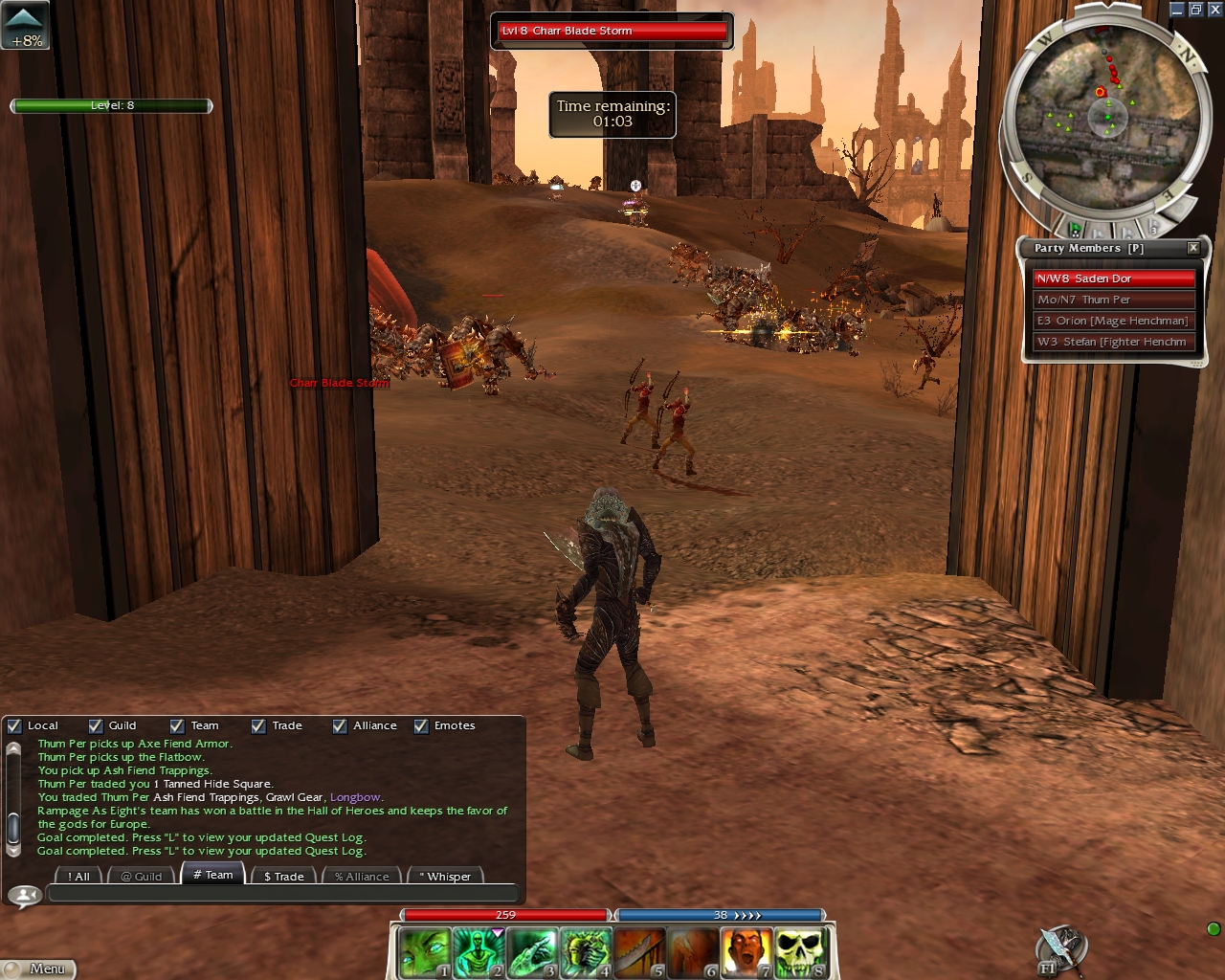Activate the green eyes skill in slot 1
The image size is (1225, 980).
click(x=424, y=952)
